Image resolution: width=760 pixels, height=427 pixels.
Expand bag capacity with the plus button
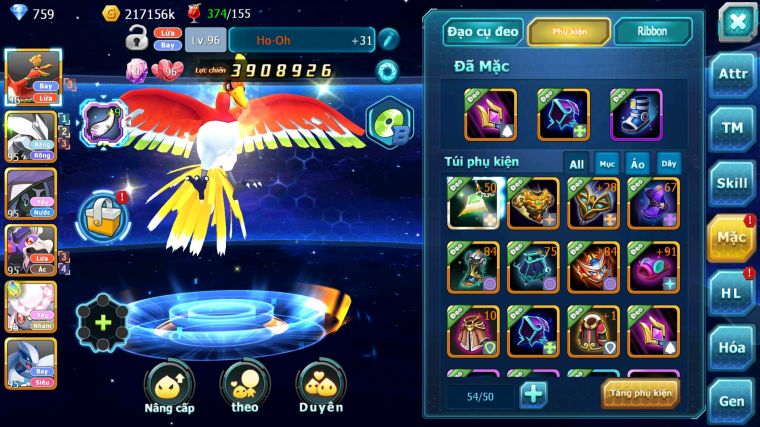coord(533,394)
